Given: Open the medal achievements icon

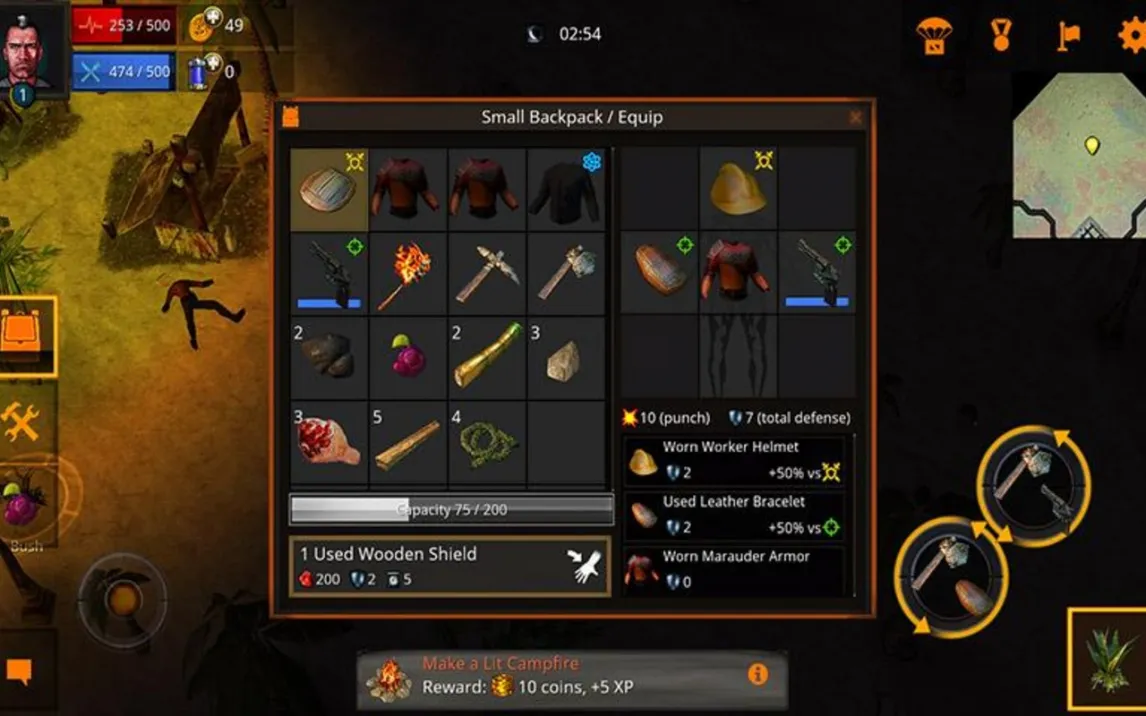Looking at the screenshot, I should coord(1000,36).
